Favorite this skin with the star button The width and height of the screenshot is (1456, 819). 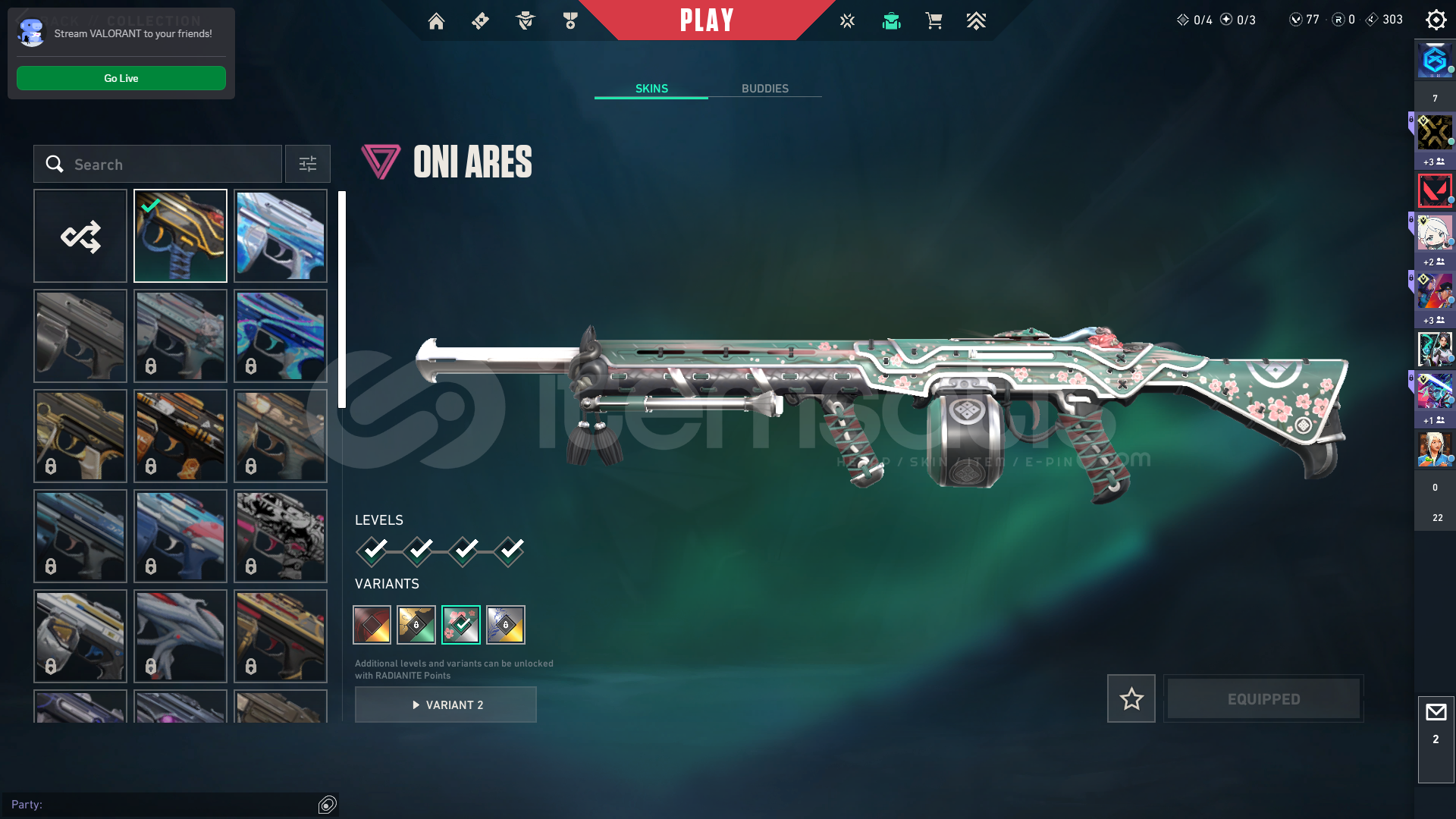click(1131, 698)
